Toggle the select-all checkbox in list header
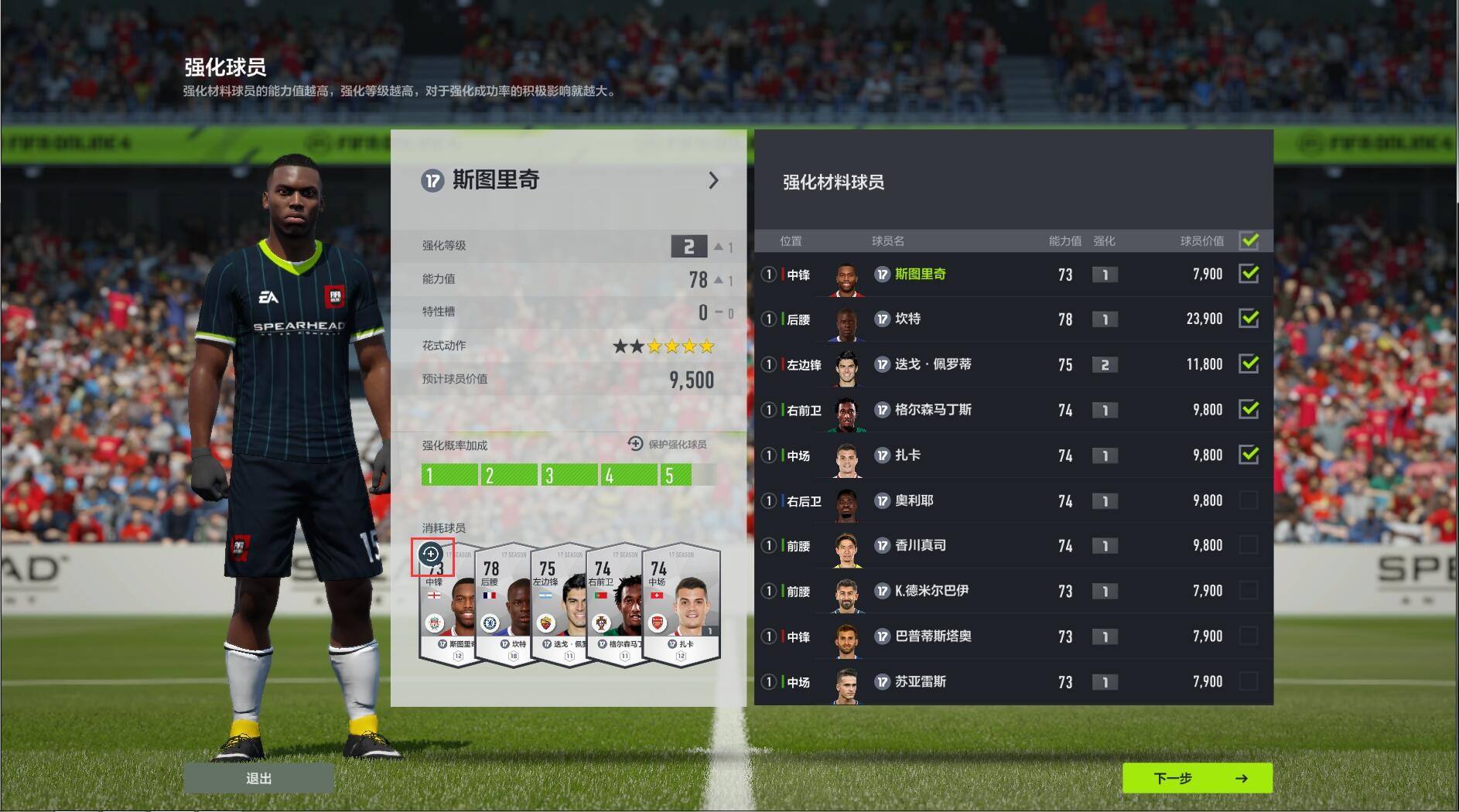 [x=1249, y=241]
